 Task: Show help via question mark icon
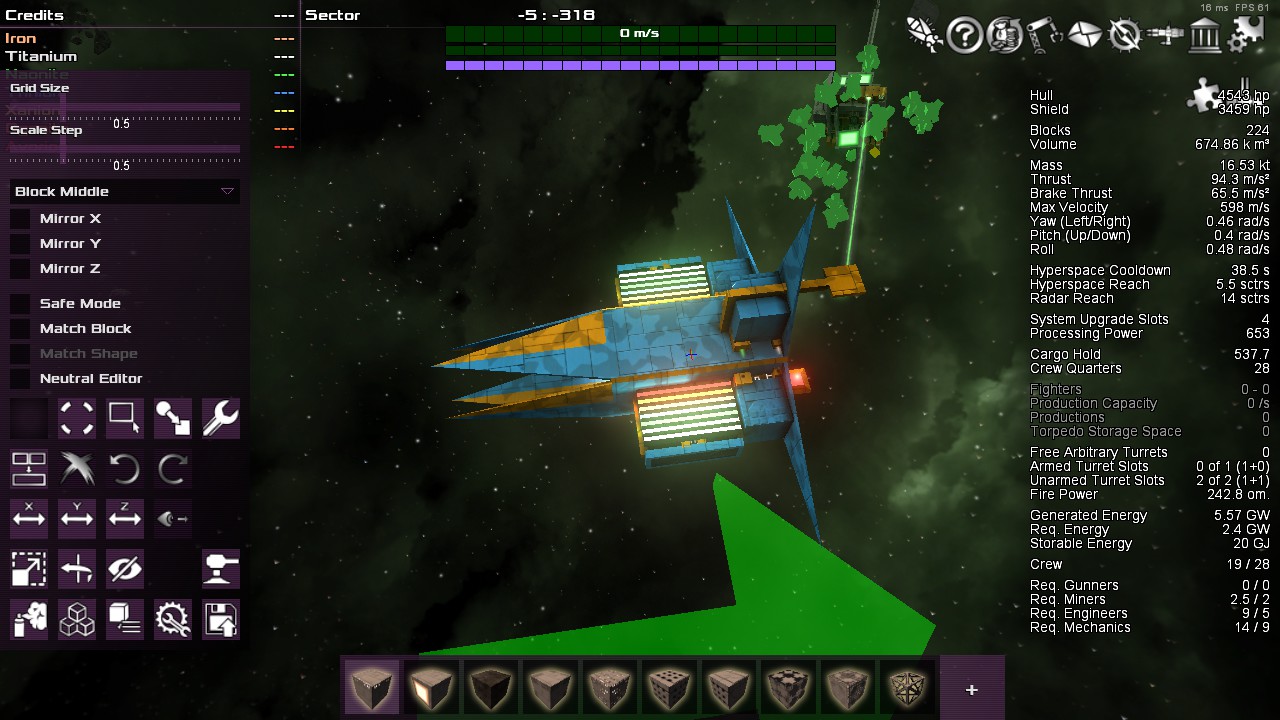[x=964, y=36]
